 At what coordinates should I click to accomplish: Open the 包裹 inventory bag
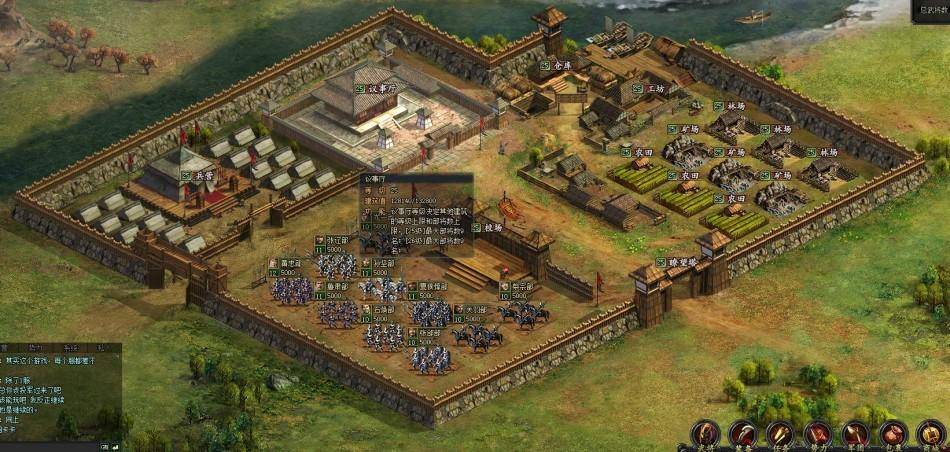(892, 434)
